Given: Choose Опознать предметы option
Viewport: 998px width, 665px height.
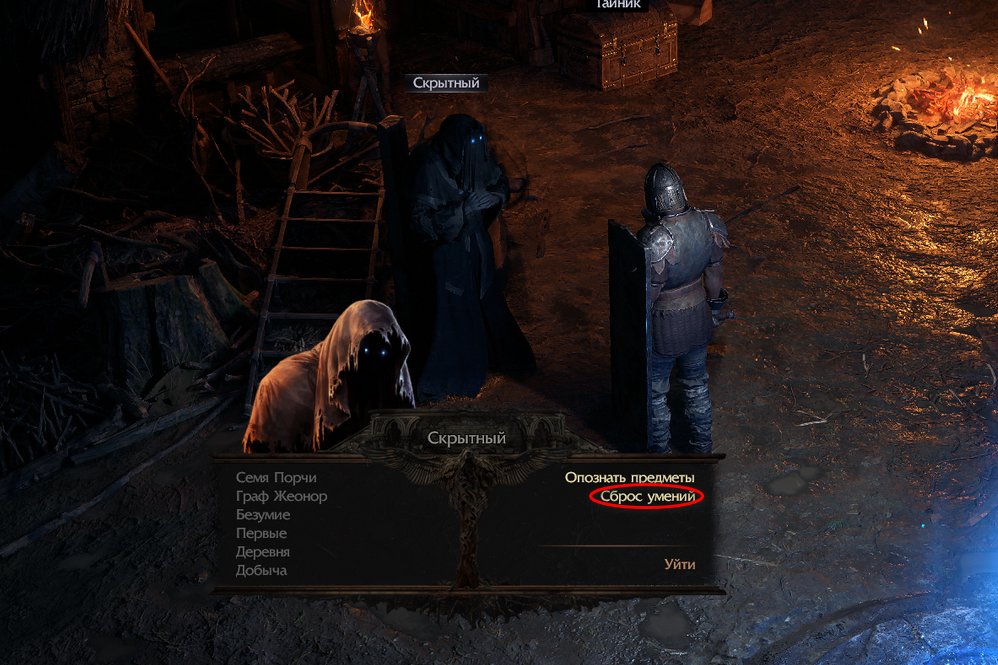Looking at the screenshot, I should coord(629,478).
